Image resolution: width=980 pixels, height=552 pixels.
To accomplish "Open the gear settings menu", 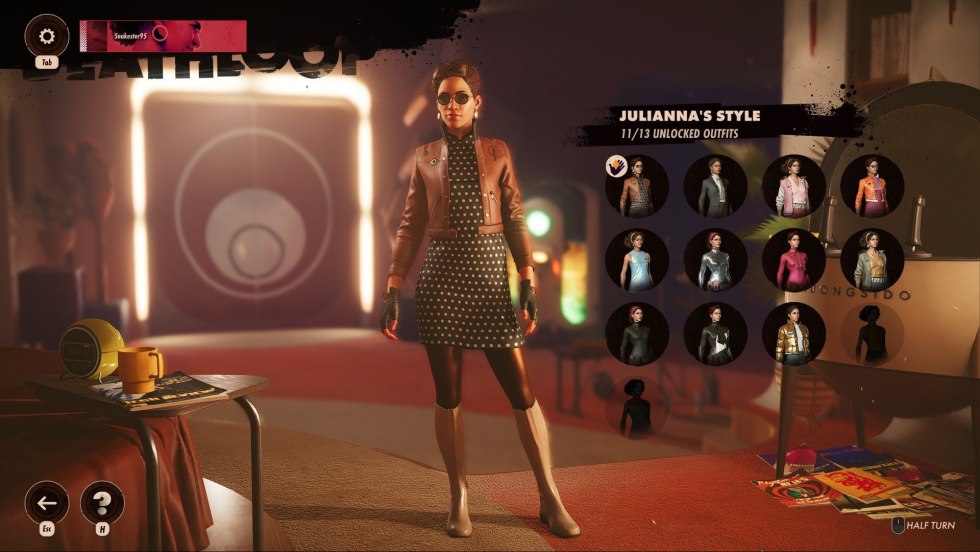I will [x=47, y=37].
